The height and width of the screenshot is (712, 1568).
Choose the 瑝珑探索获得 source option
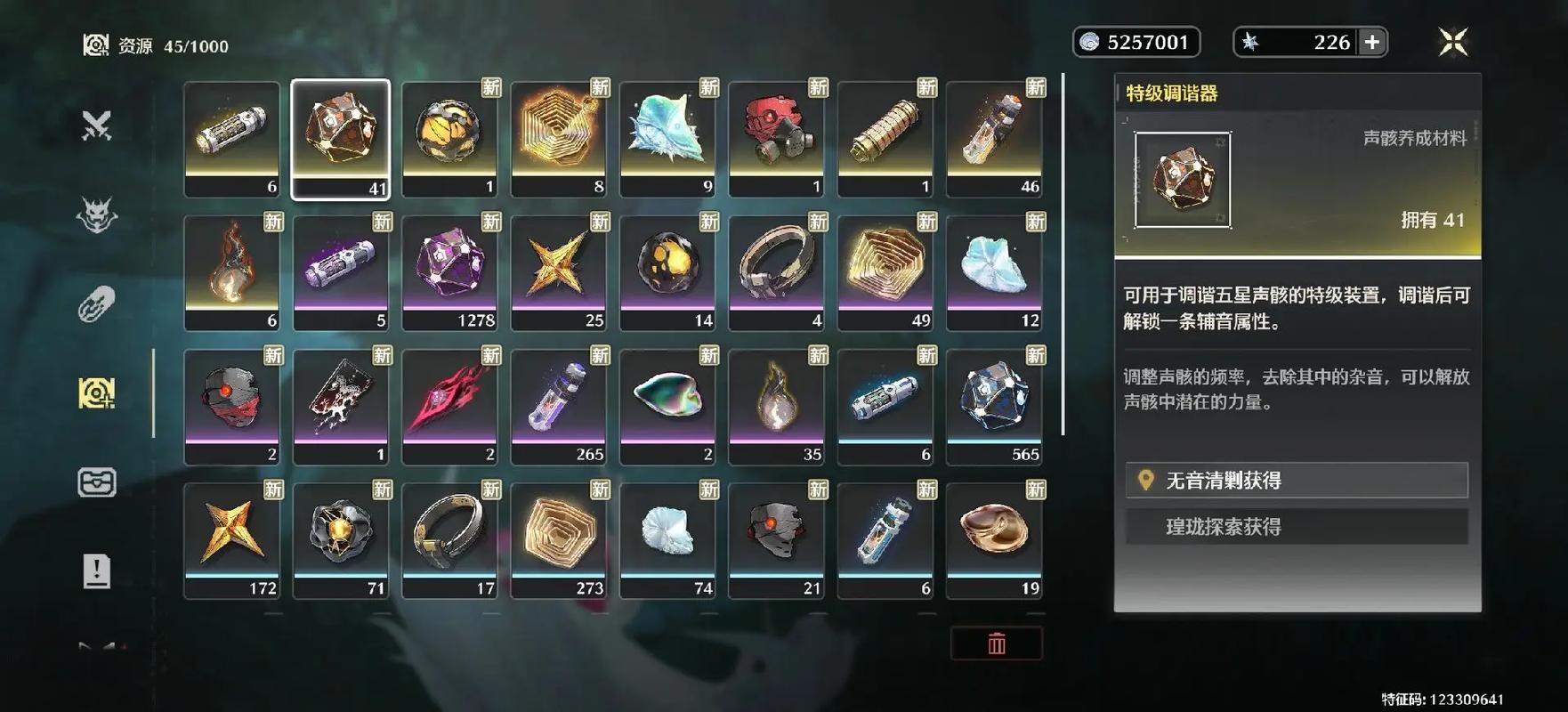coord(1296,527)
